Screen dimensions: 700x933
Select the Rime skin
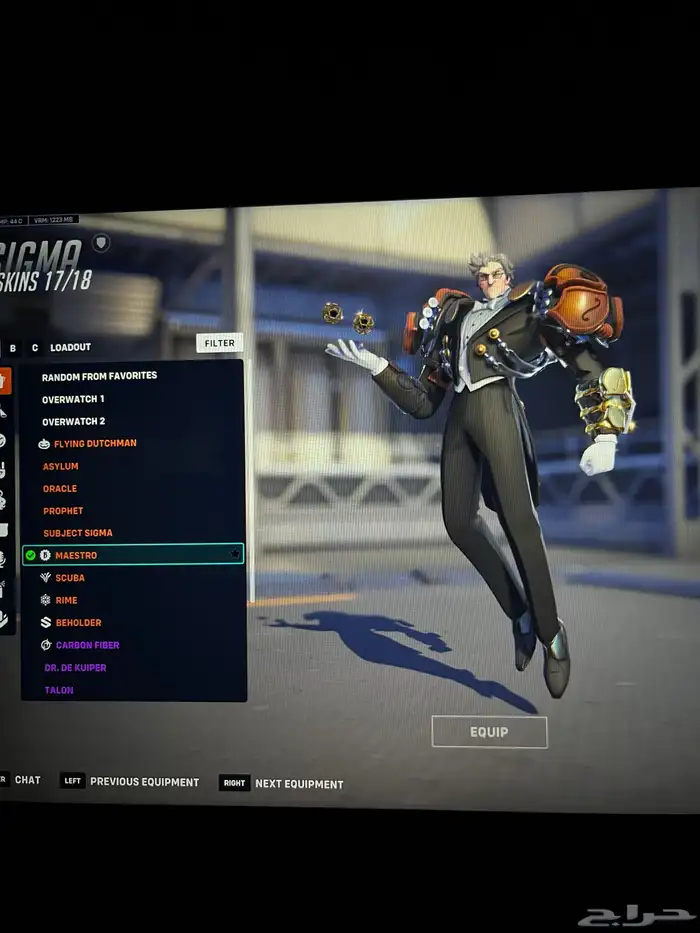point(66,600)
